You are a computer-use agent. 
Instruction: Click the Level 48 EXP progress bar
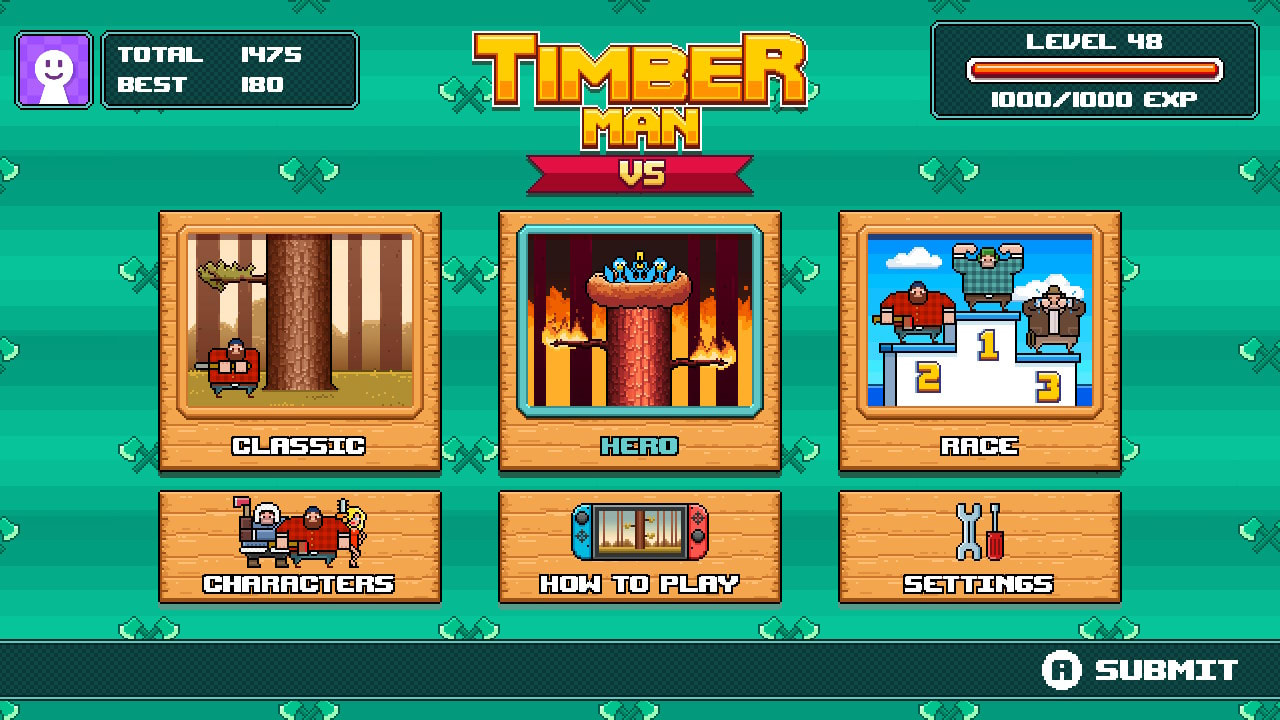(x=1097, y=70)
